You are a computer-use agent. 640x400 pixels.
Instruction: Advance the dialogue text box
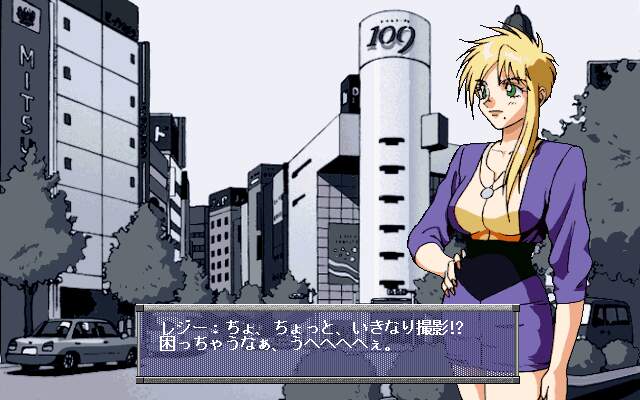point(327,341)
